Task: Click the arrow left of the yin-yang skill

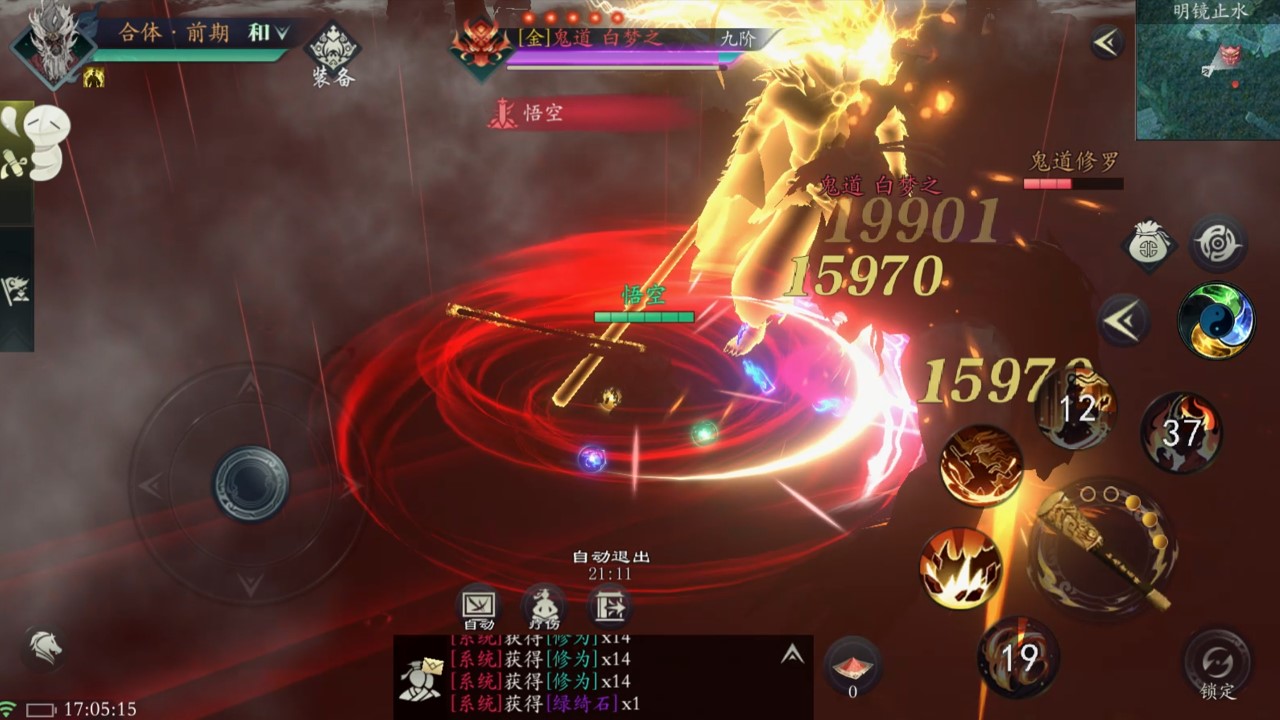Action: [1124, 321]
